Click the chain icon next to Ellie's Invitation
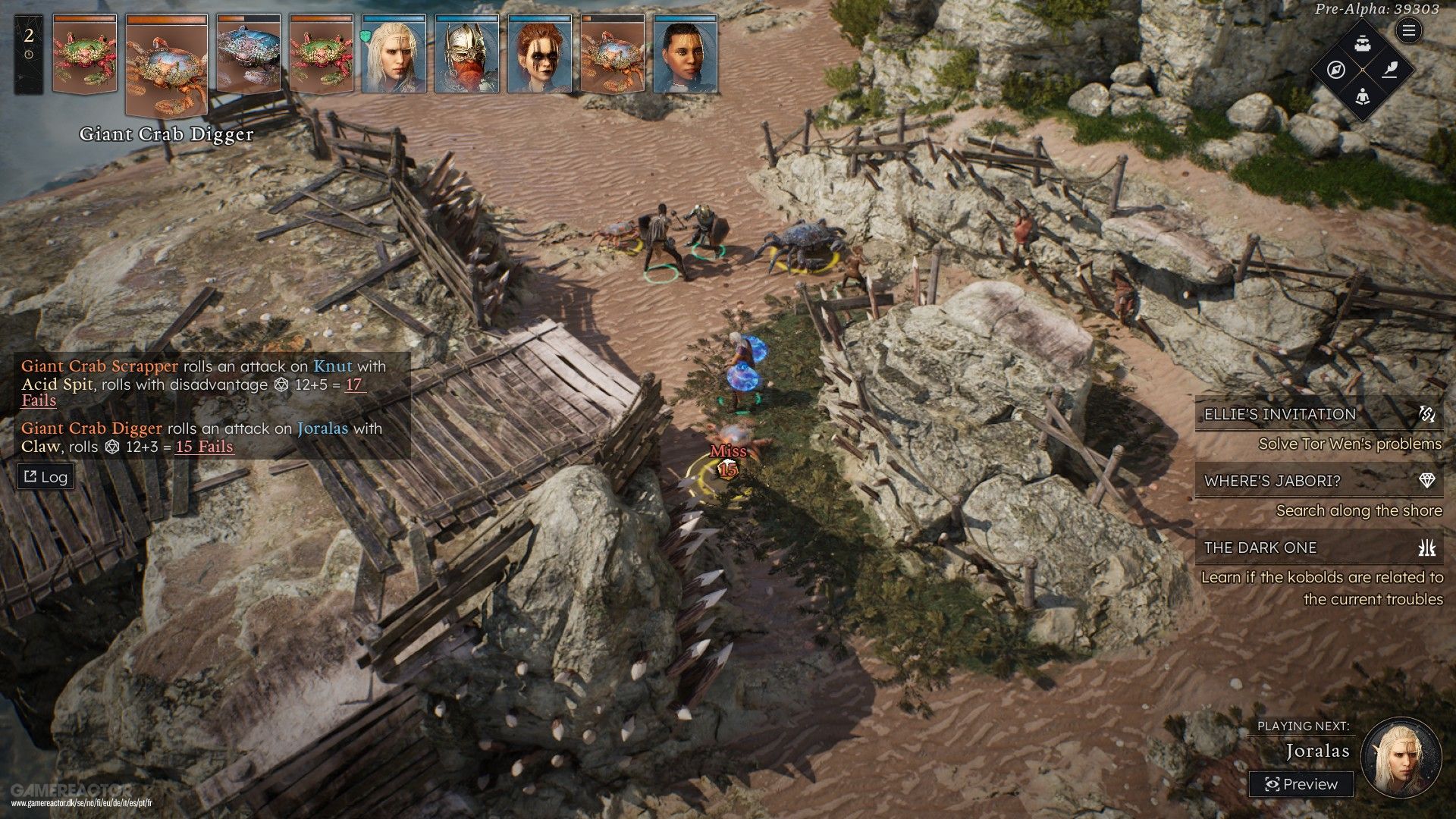1456x819 pixels. pyautogui.click(x=1428, y=413)
